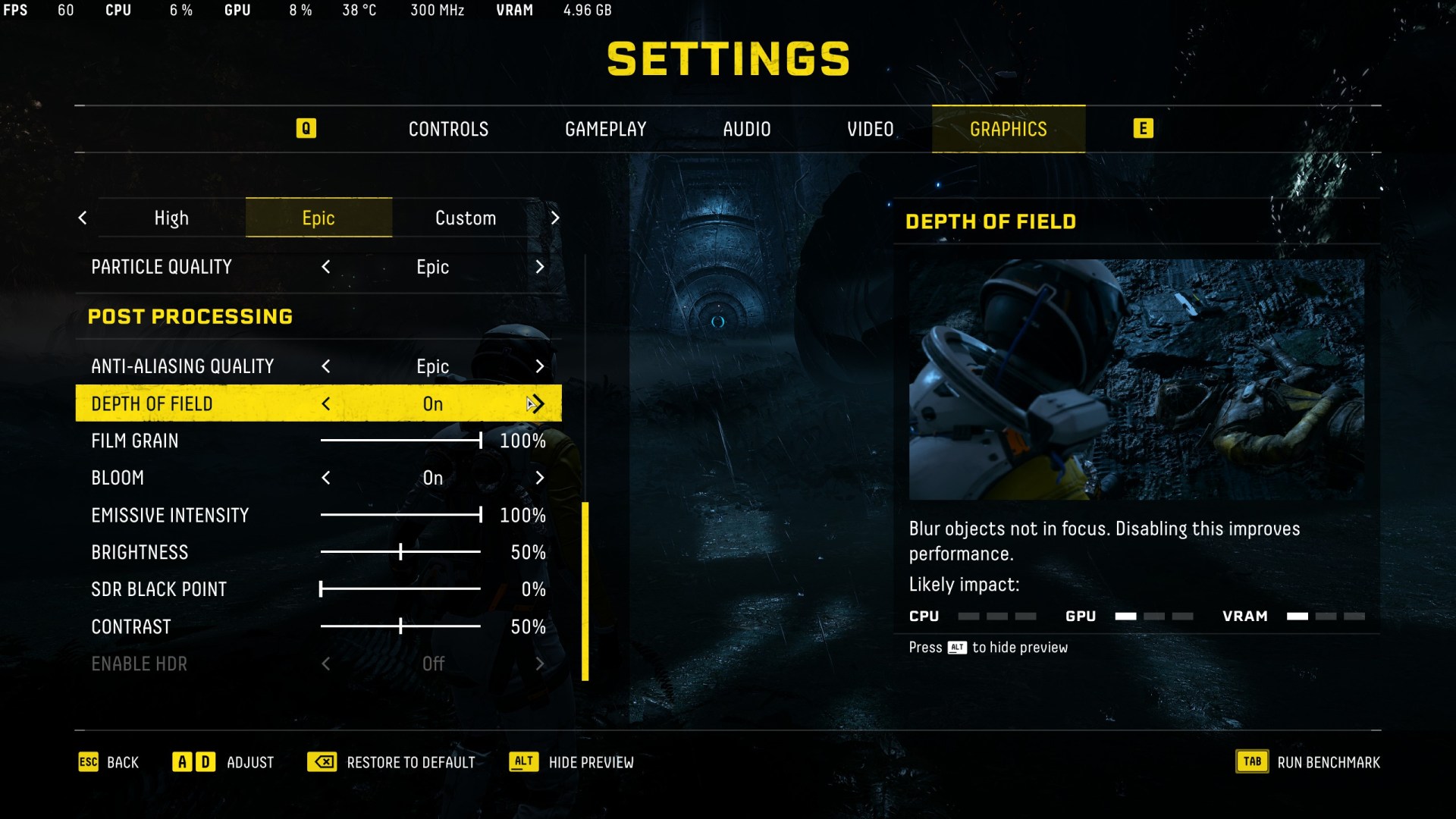Select the Custom graphics preset
The width and height of the screenshot is (1456, 819).
[x=465, y=218]
